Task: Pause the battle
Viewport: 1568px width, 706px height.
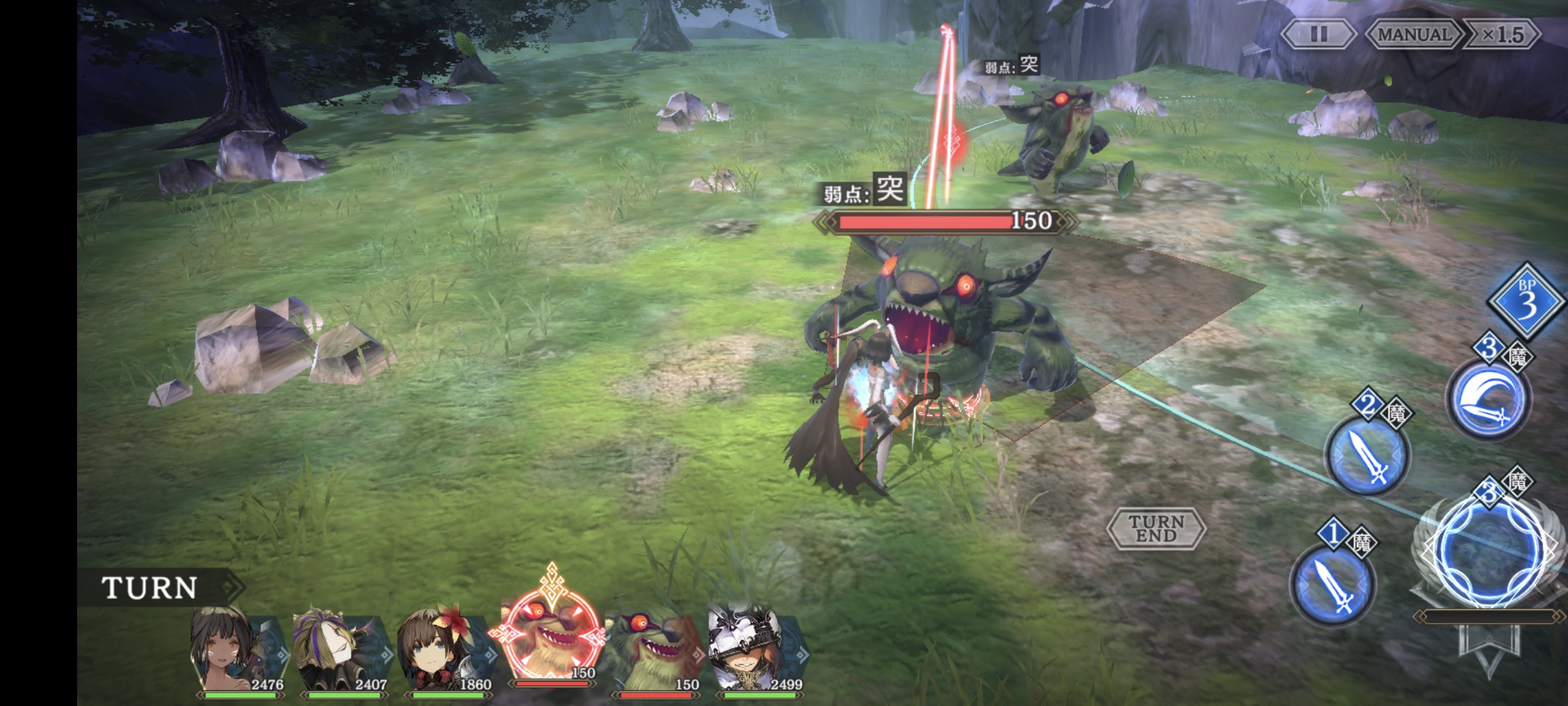Action: click(x=1318, y=34)
